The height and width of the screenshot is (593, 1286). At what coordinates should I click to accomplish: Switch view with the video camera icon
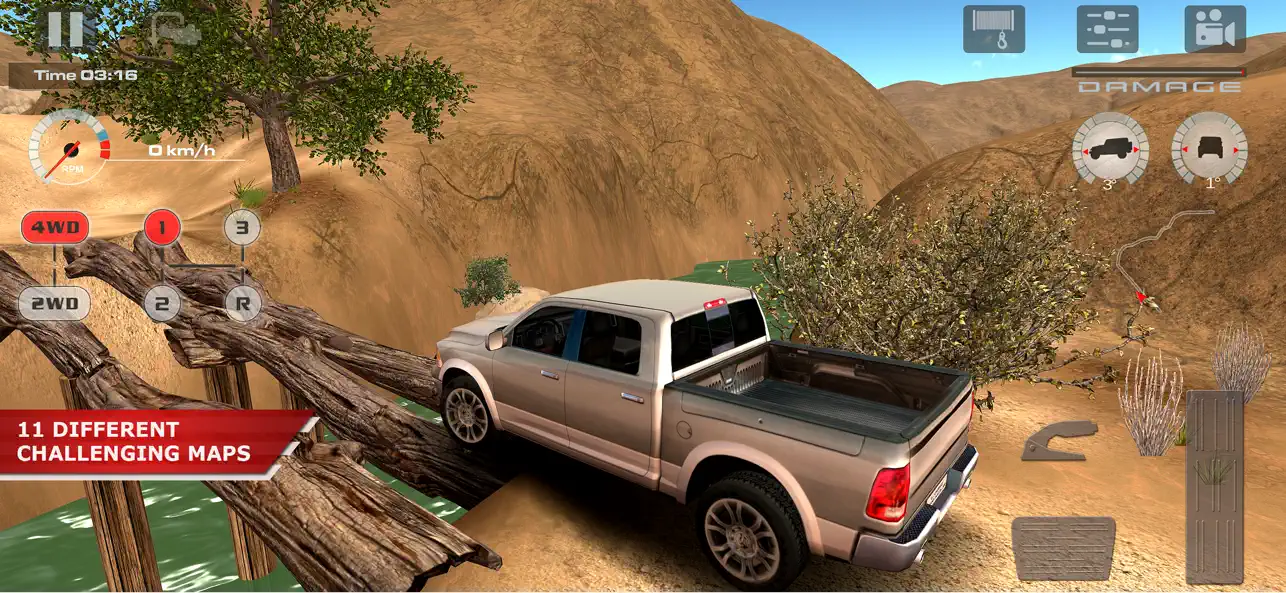1215,29
